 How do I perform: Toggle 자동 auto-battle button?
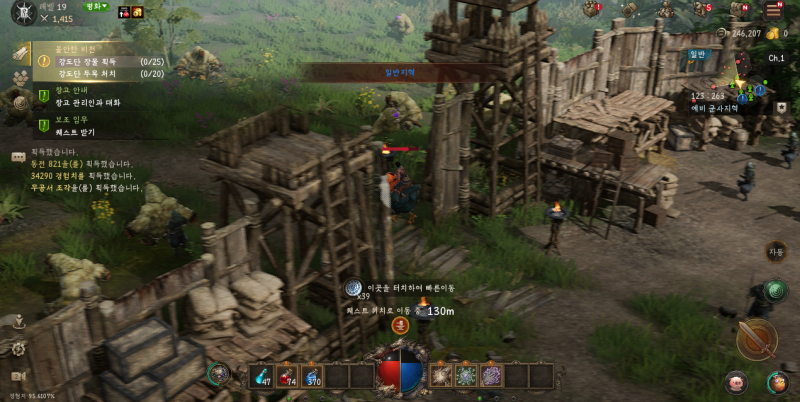point(776,252)
